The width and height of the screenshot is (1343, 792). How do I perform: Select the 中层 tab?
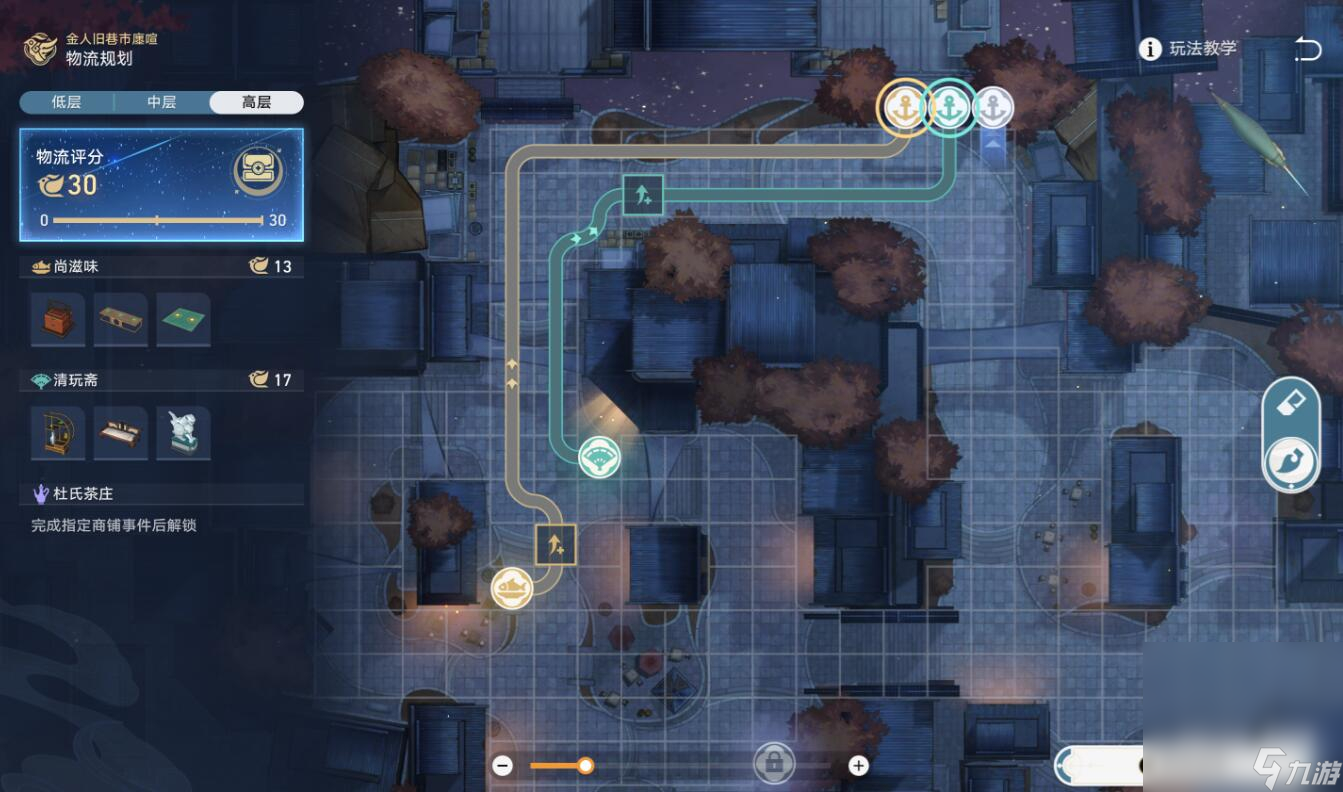click(x=161, y=102)
